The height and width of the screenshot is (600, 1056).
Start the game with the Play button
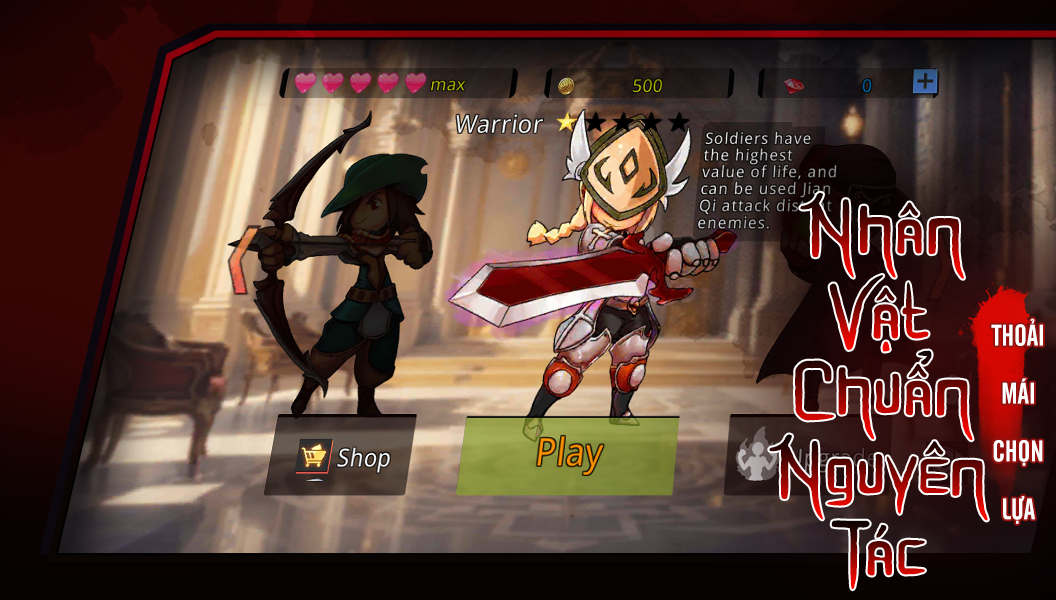(x=568, y=455)
